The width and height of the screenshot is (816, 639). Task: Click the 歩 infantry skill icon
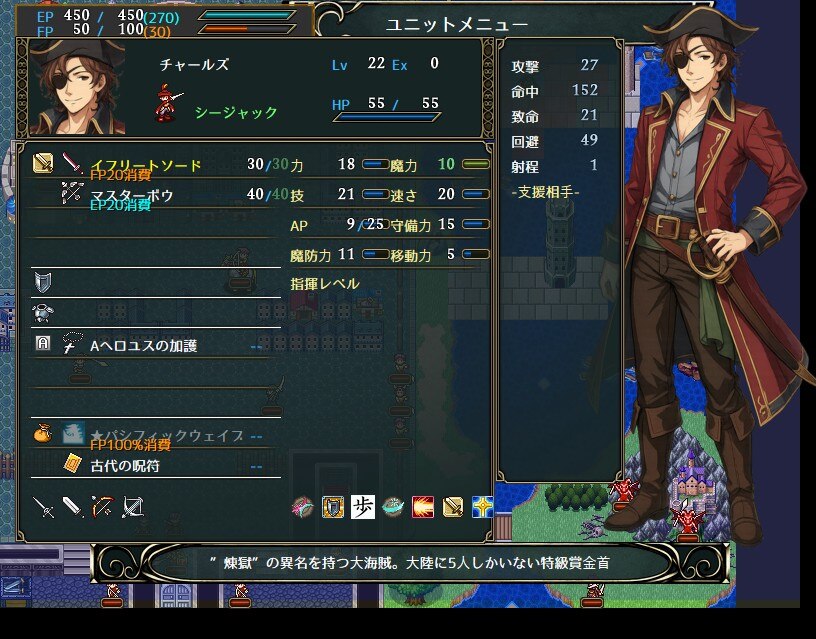362,507
